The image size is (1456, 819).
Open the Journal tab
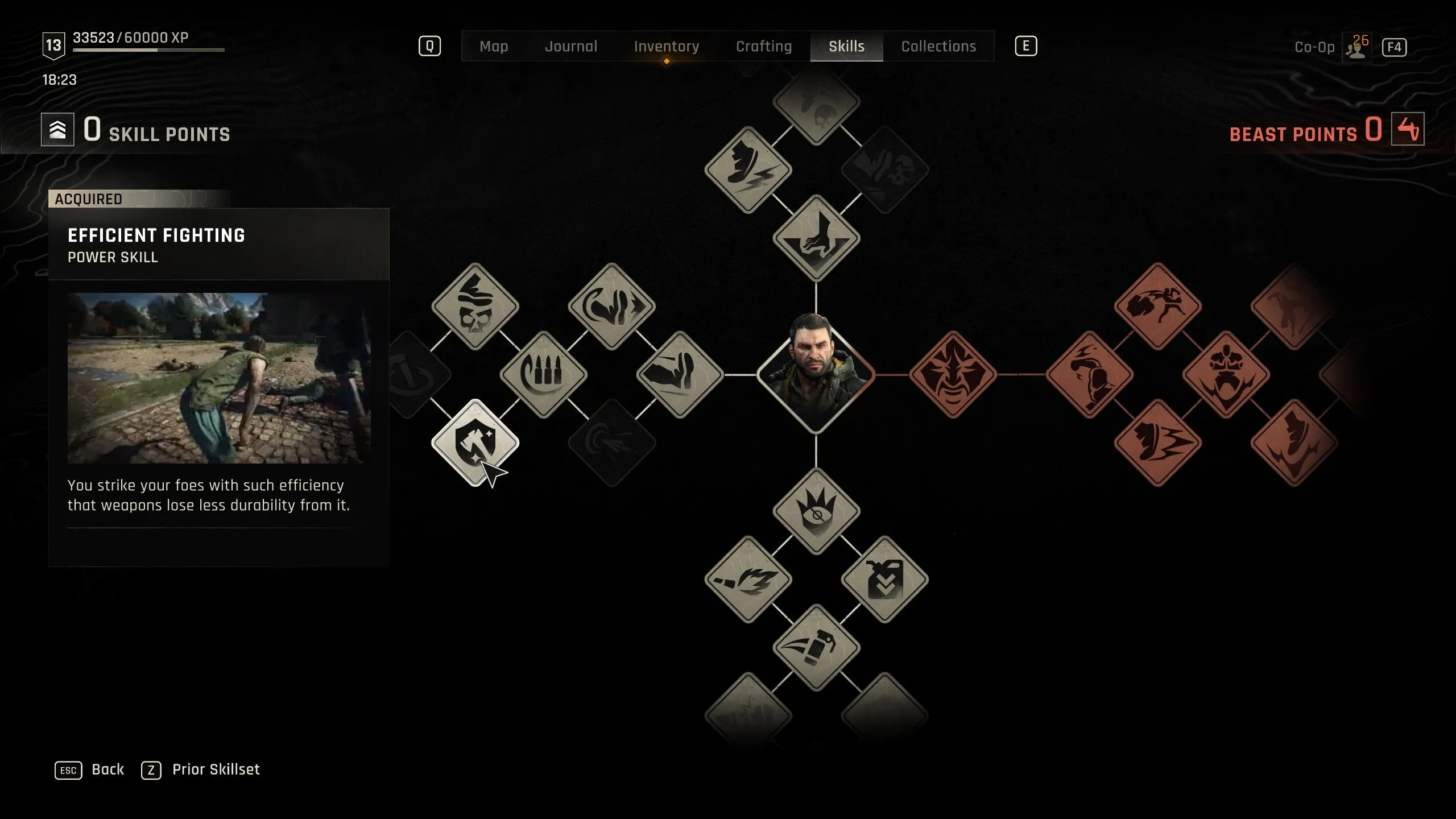(571, 46)
